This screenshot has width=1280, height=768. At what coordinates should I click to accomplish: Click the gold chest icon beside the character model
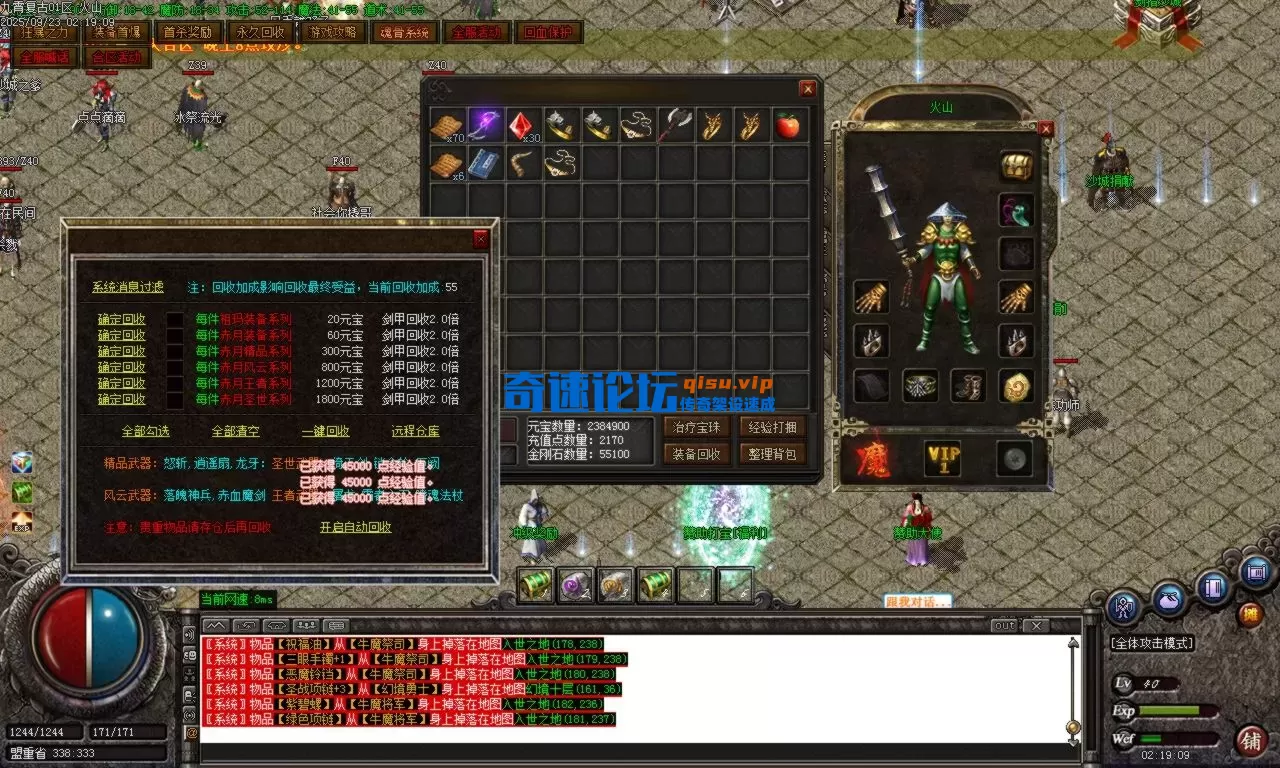[x=1017, y=167]
